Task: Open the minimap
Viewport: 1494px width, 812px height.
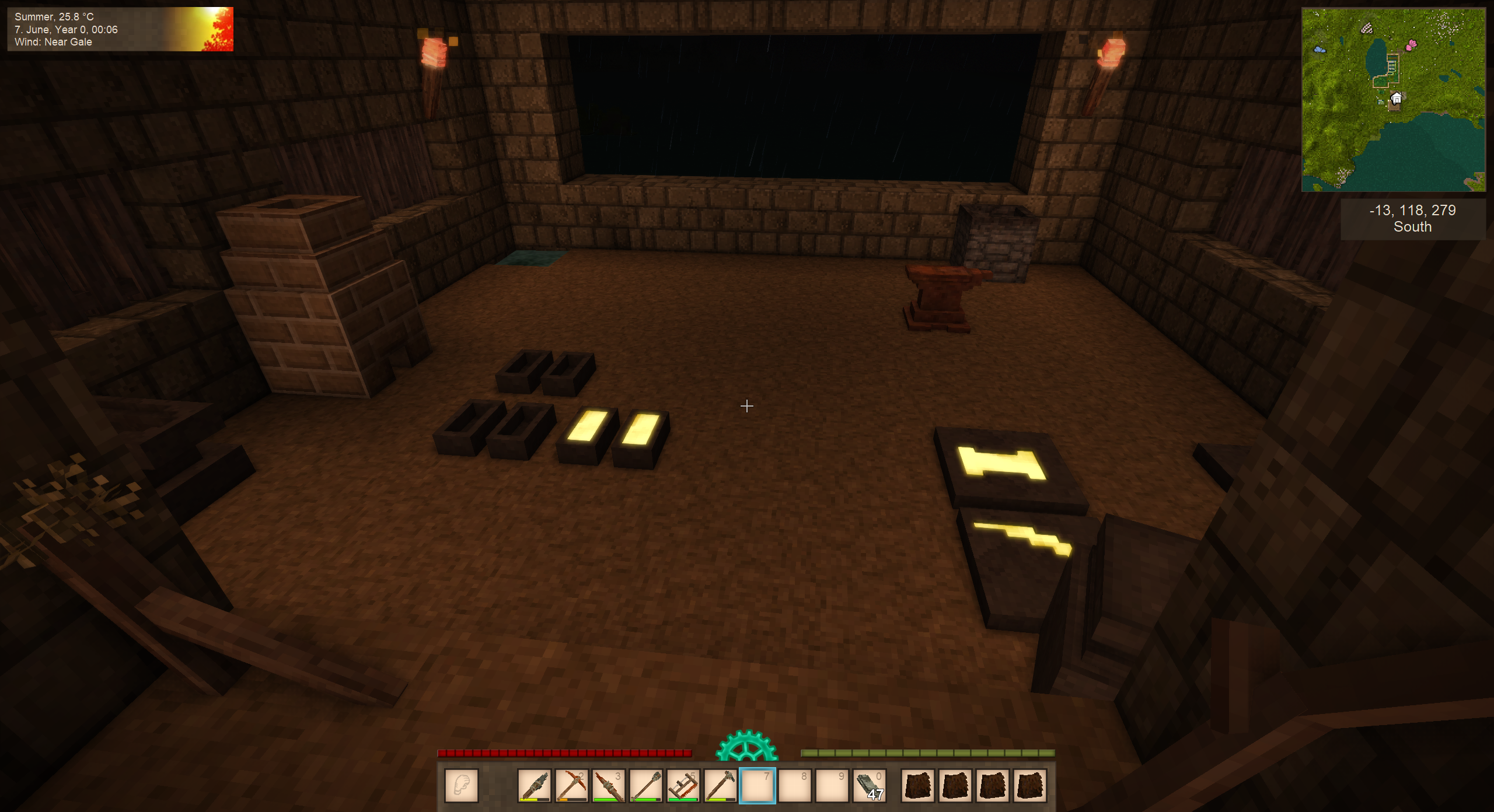Action: click(1393, 100)
